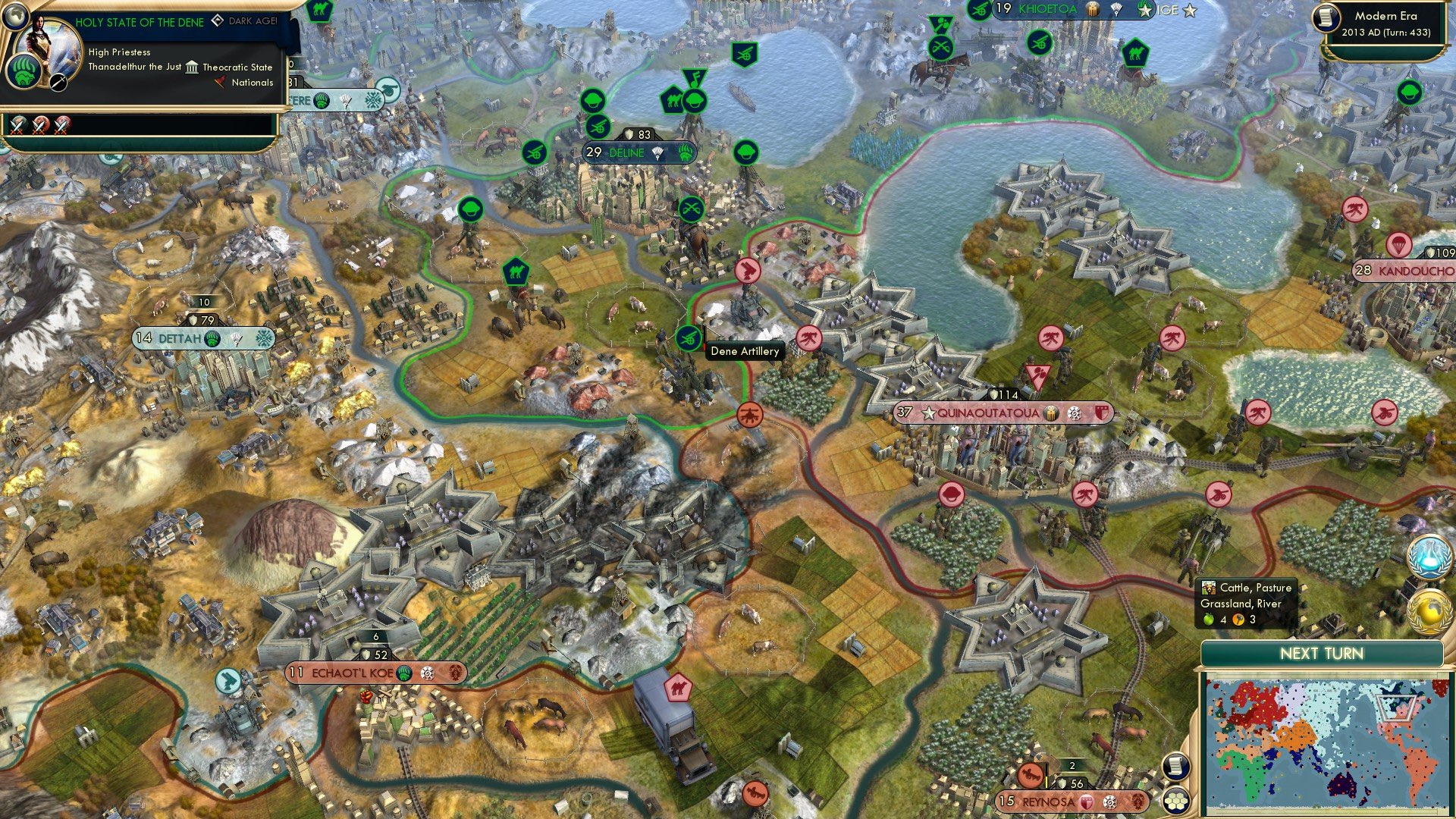This screenshot has height=819, width=1456.
Task: Open the Deline city screen via its name
Action: coord(627,153)
